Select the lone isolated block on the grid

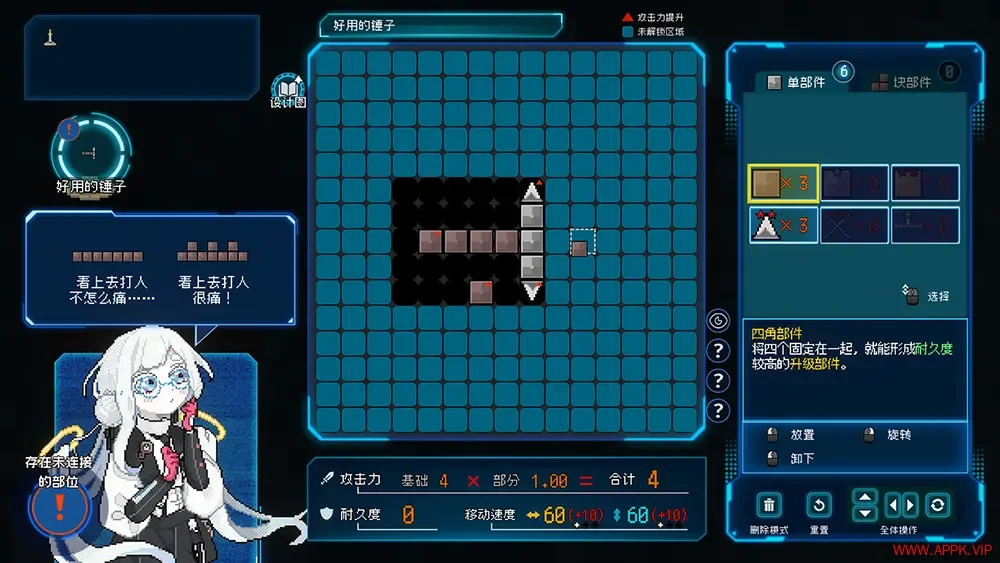[x=580, y=246]
